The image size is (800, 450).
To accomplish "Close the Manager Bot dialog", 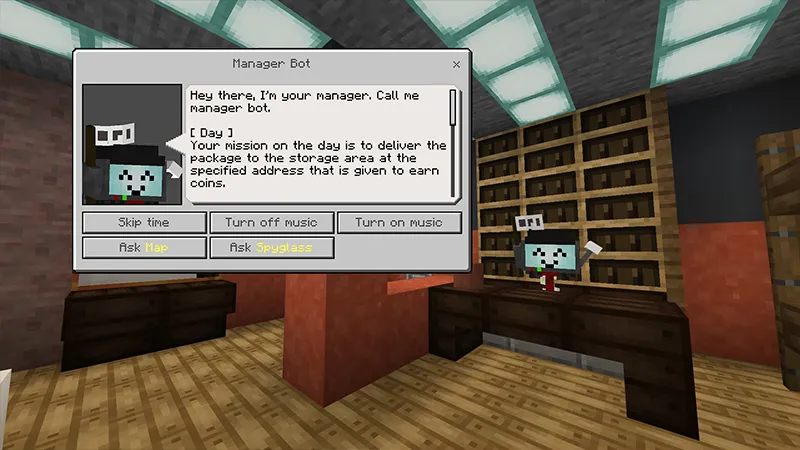I will (x=457, y=64).
